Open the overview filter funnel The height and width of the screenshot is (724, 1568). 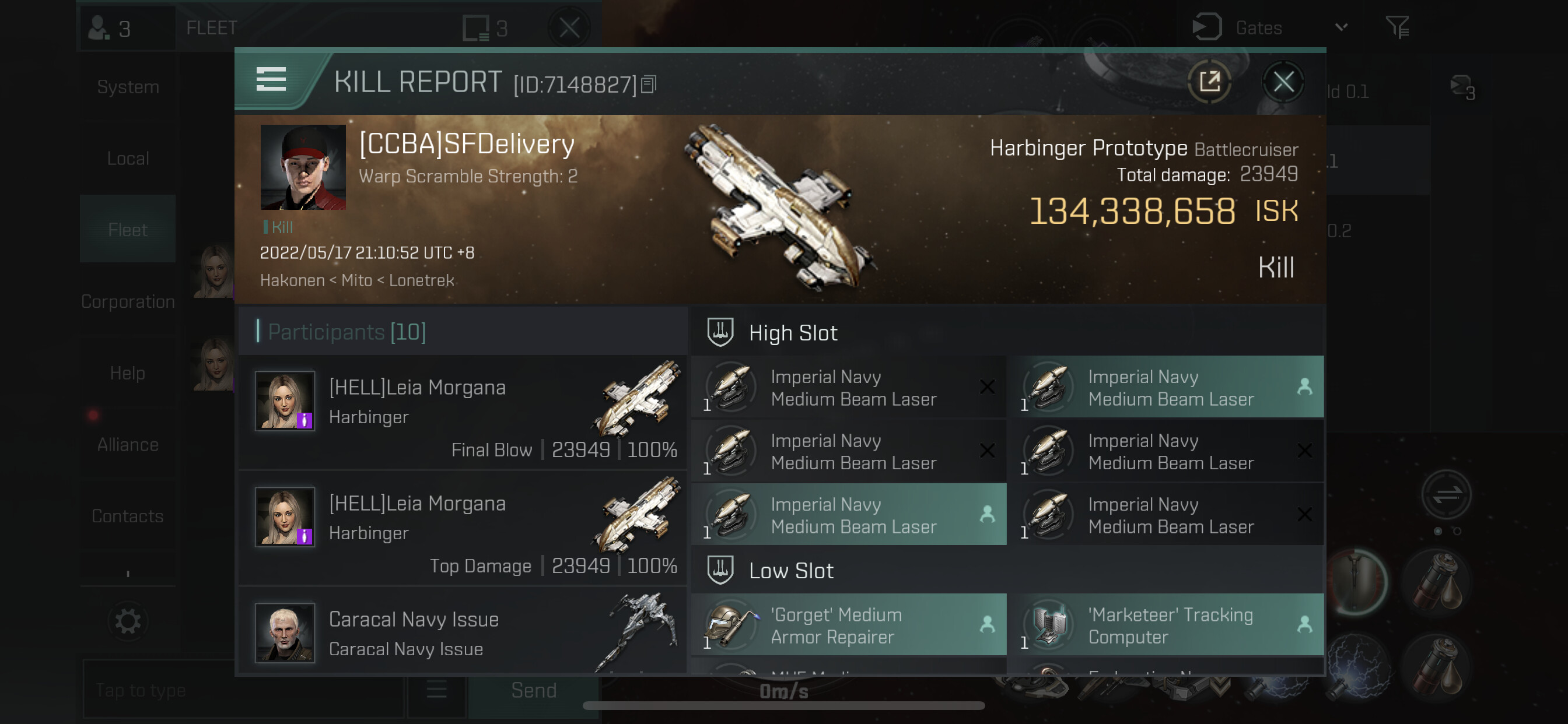click(1397, 27)
